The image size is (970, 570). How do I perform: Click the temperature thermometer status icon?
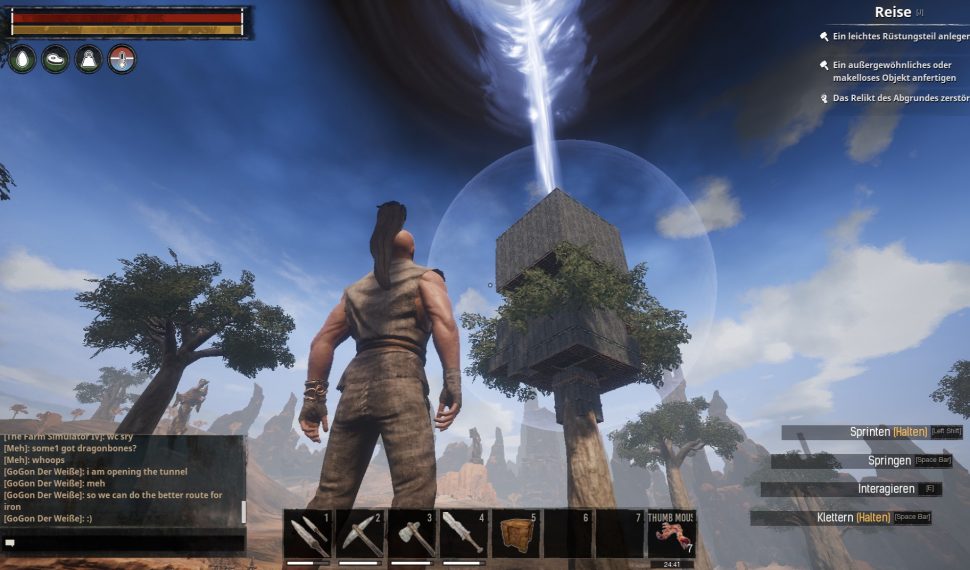click(x=122, y=59)
